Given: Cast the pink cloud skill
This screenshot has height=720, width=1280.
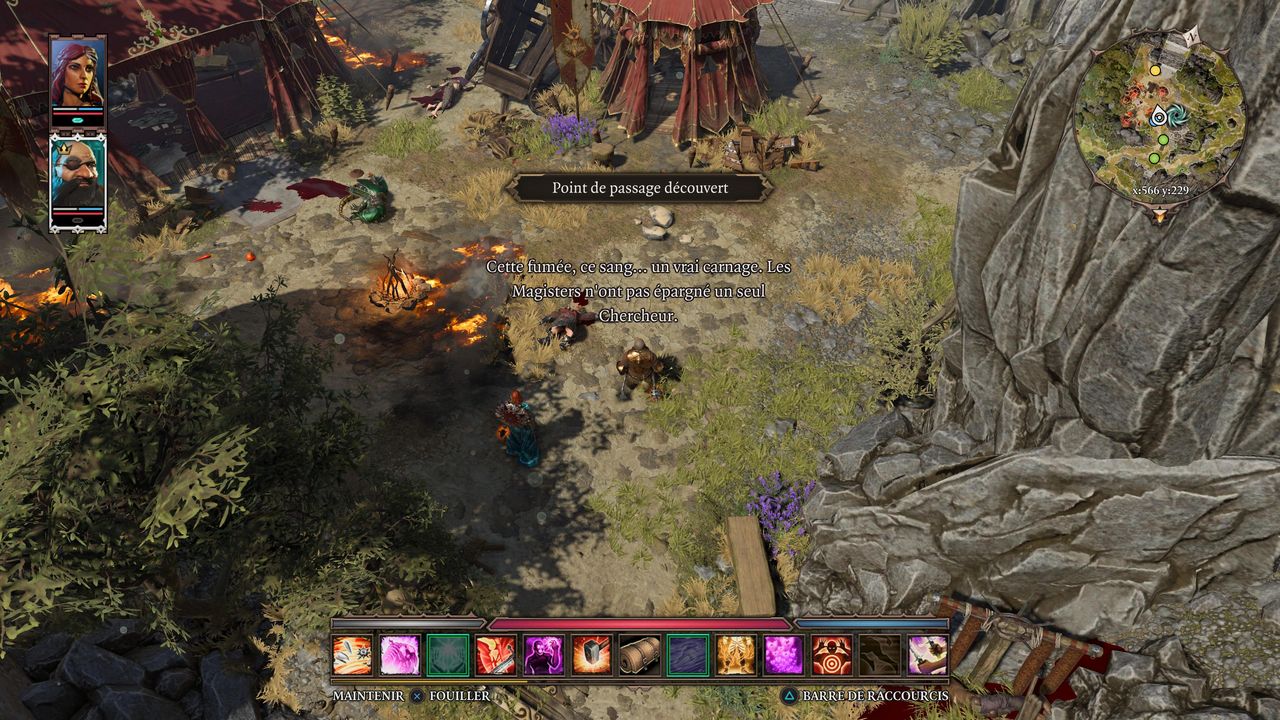Looking at the screenshot, I should coord(784,655).
